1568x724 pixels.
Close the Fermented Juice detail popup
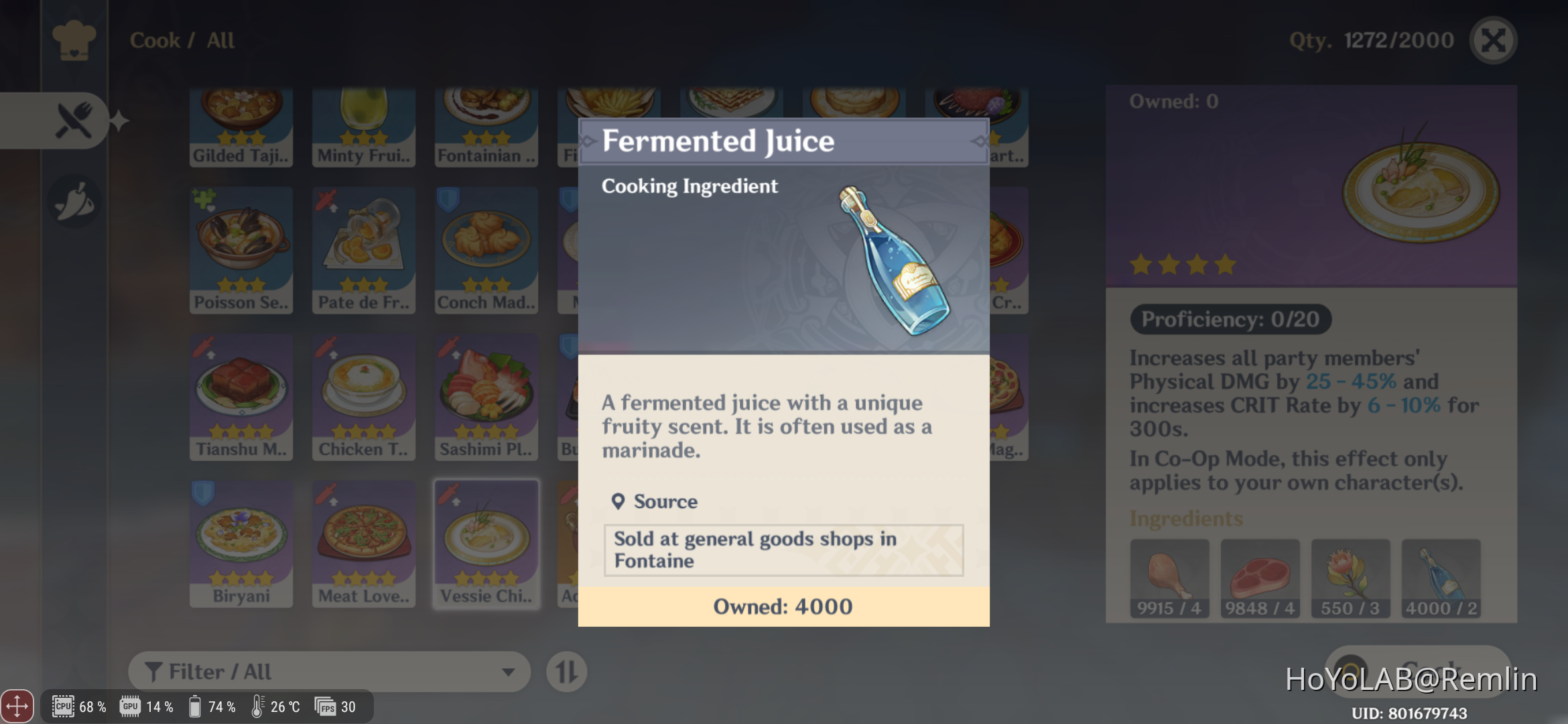[1493, 40]
